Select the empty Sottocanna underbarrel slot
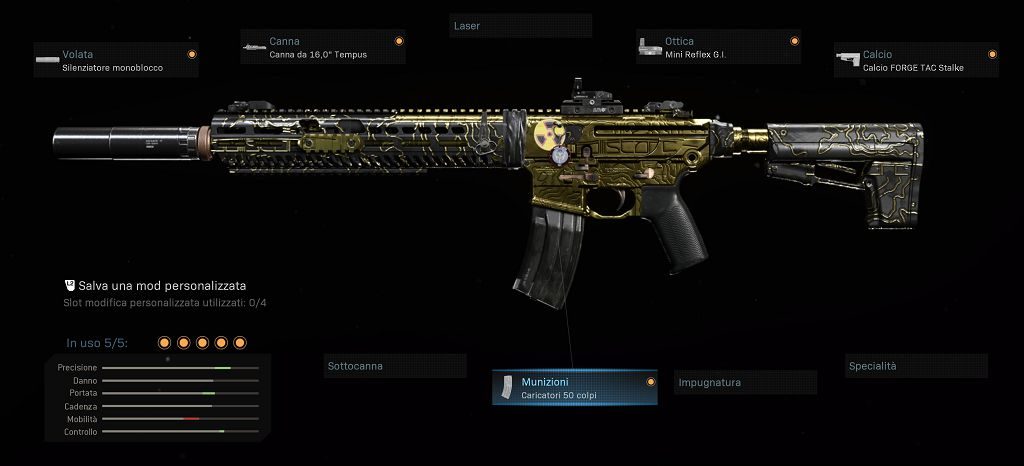Screen dimensions: 1024x466 tap(395, 367)
